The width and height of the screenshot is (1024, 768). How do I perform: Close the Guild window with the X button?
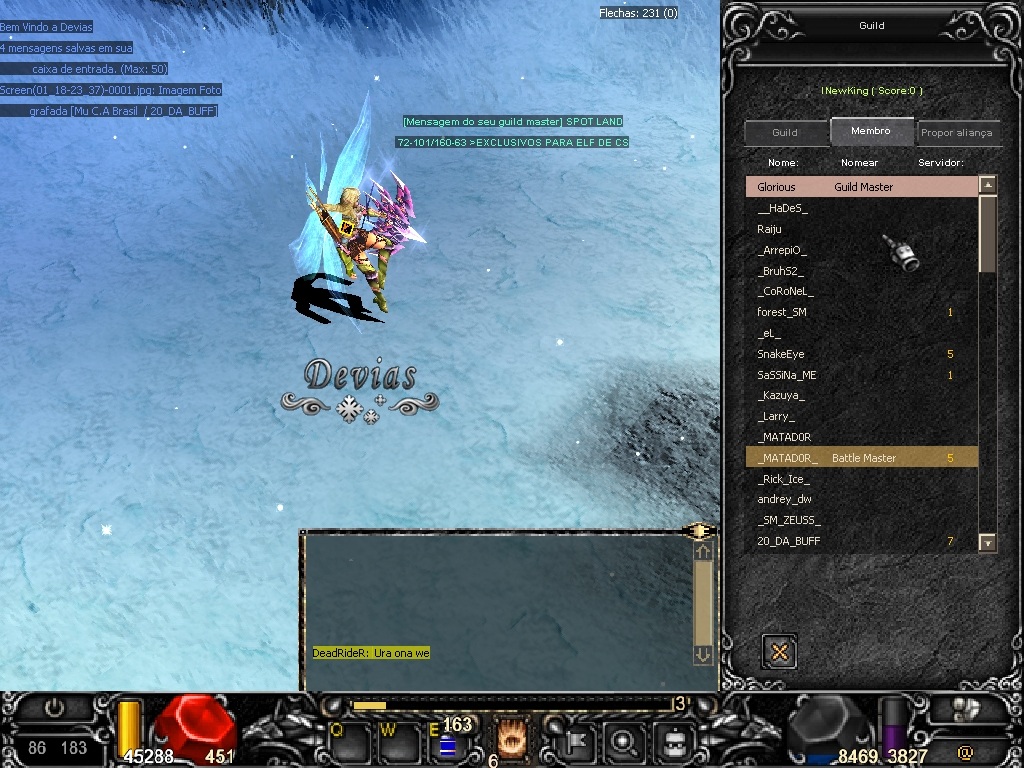pyautogui.click(x=779, y=651)
